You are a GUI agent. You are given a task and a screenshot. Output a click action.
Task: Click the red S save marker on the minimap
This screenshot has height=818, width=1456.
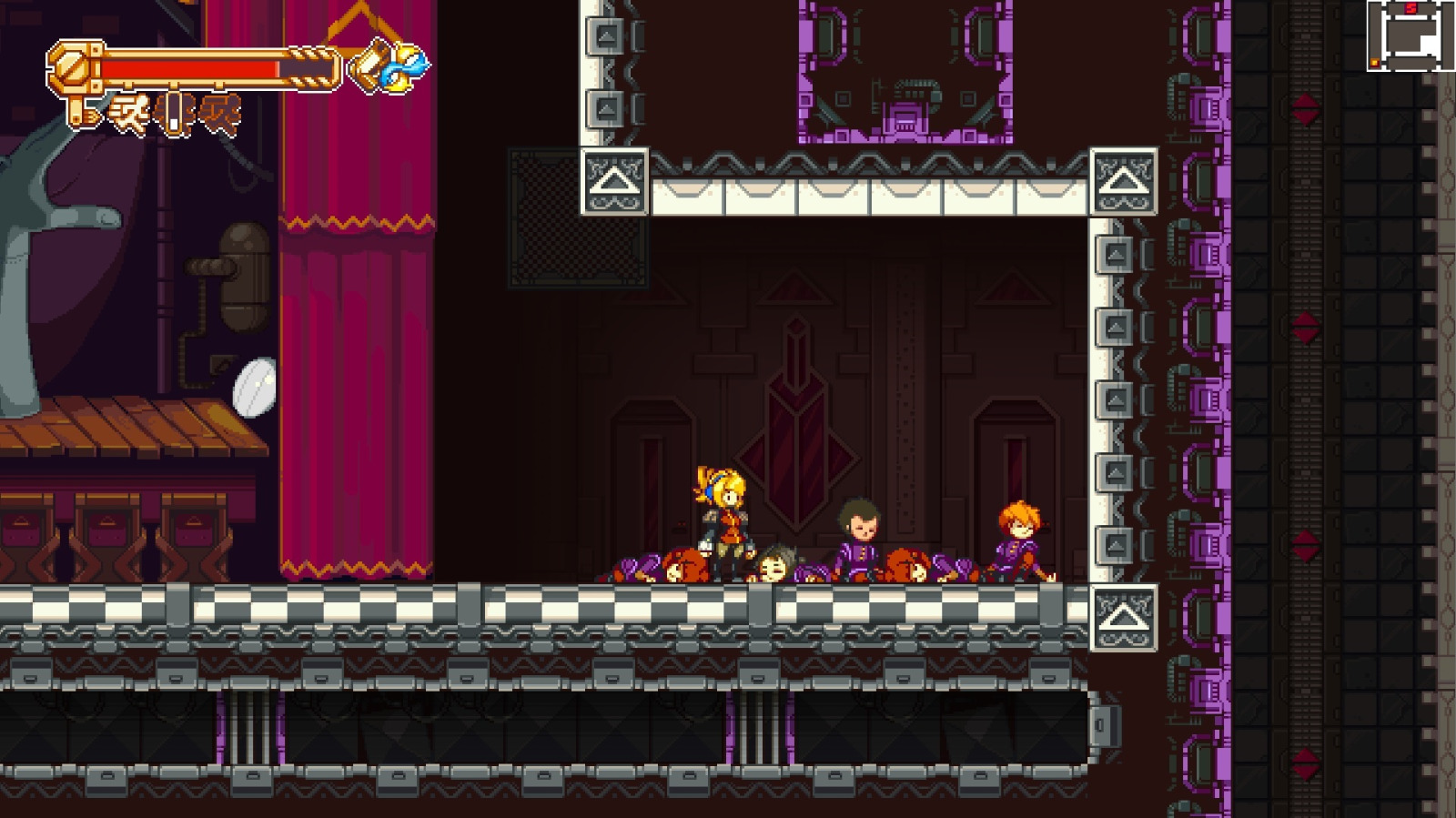click(1410, 8)
